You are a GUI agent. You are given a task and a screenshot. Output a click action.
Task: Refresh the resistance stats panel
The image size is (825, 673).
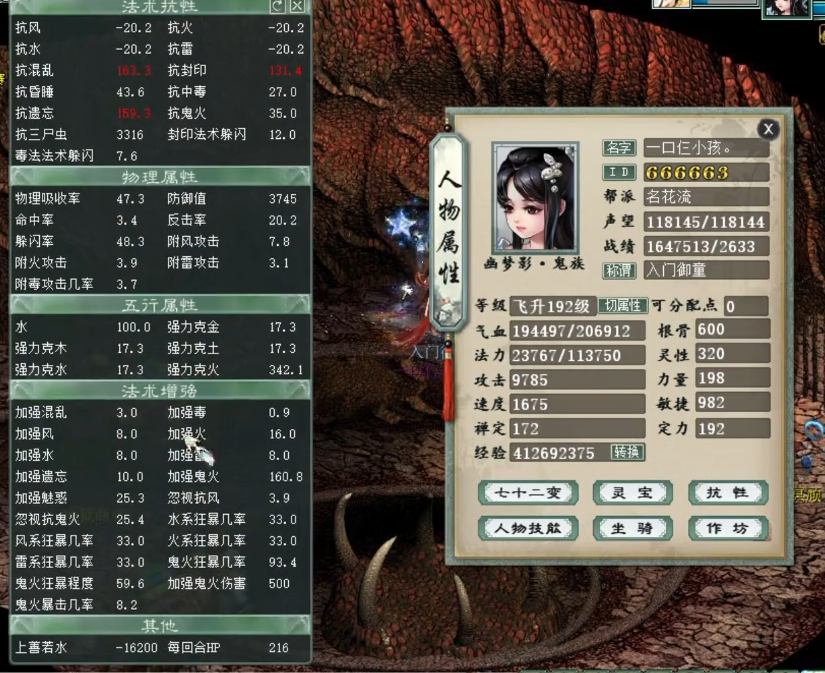point(277,6)
